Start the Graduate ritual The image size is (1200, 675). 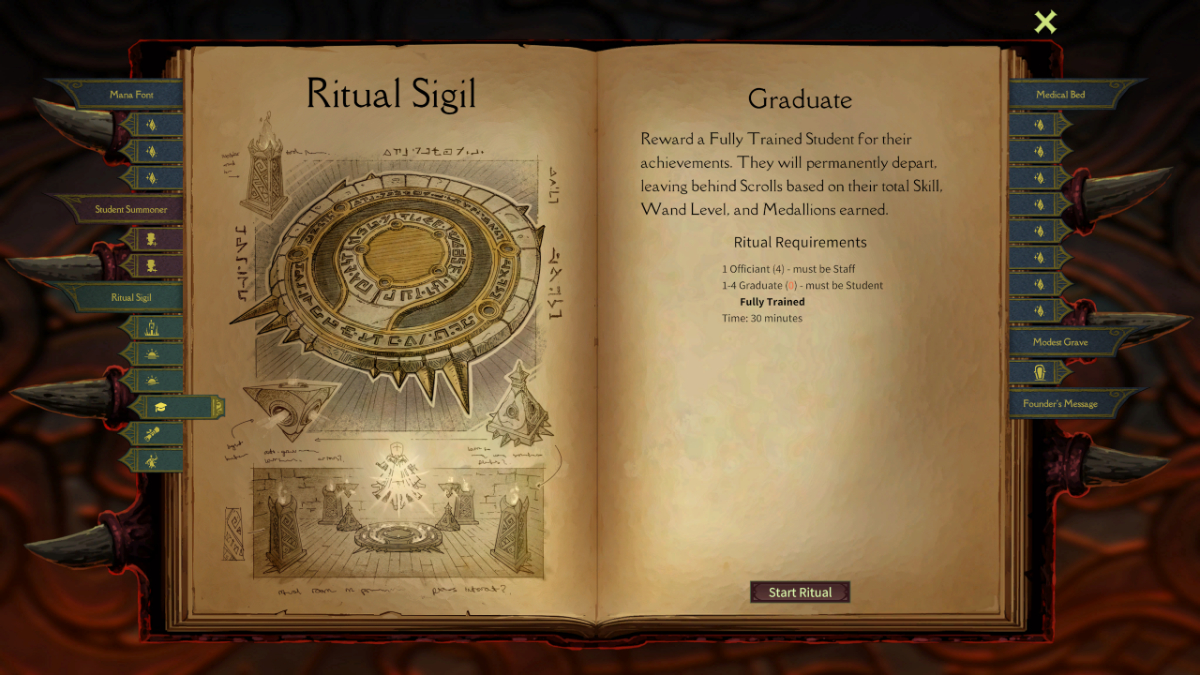coord(800,592)
